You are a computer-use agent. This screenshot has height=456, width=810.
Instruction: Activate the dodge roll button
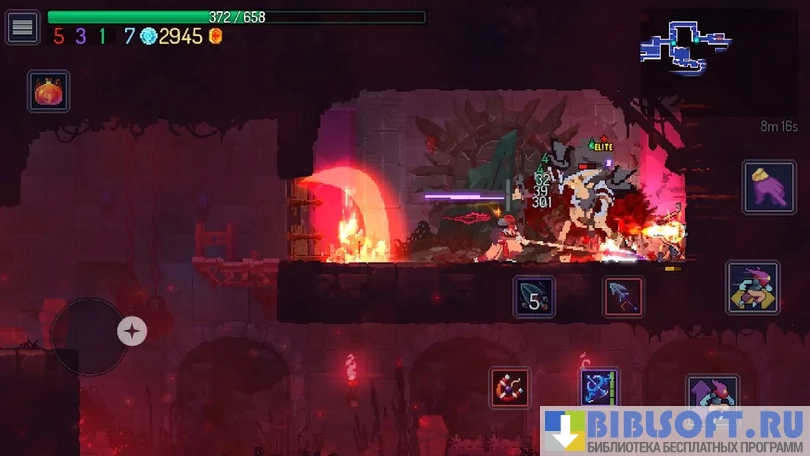753,288
